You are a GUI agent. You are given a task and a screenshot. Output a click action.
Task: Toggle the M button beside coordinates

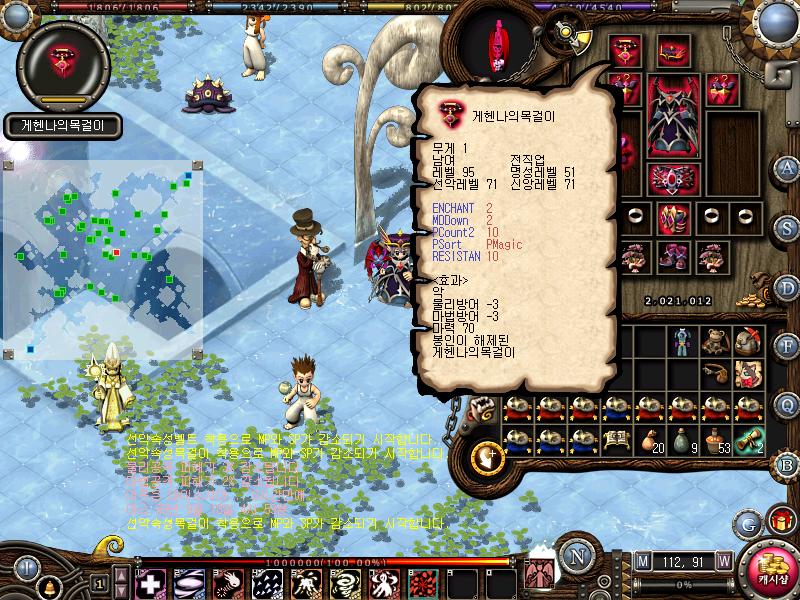[x=641, y=561]
